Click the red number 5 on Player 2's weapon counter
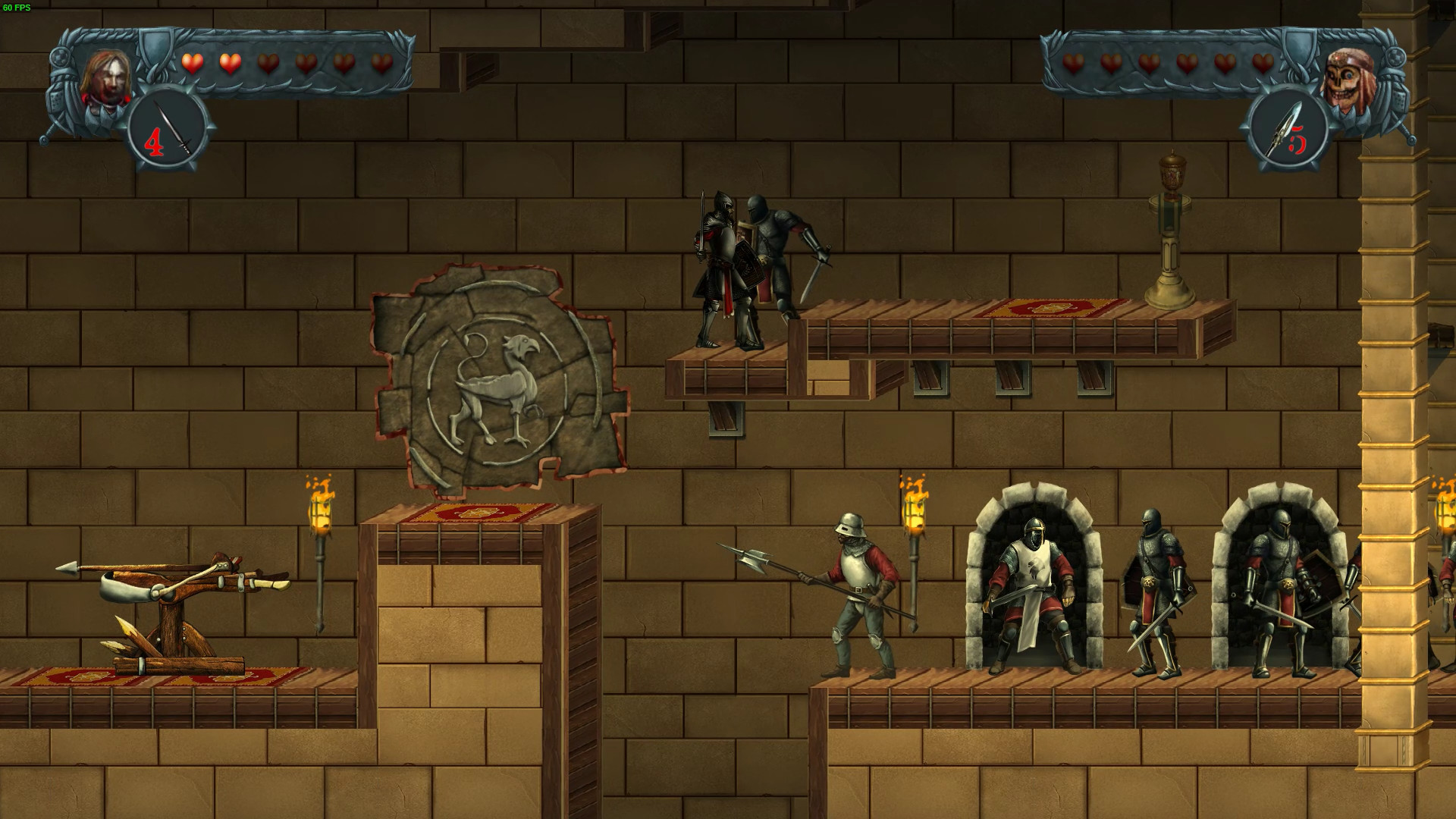The image size is (1456, 819). tap(1299, 141)
